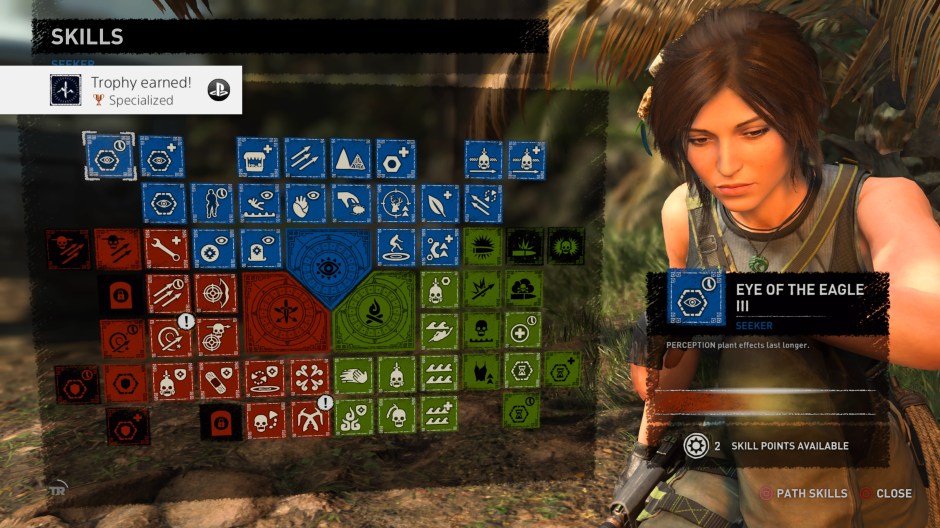Open the central blue Seeker eye emblem
The width and height of the screenshot is (940, 528).
click(328, 265)
